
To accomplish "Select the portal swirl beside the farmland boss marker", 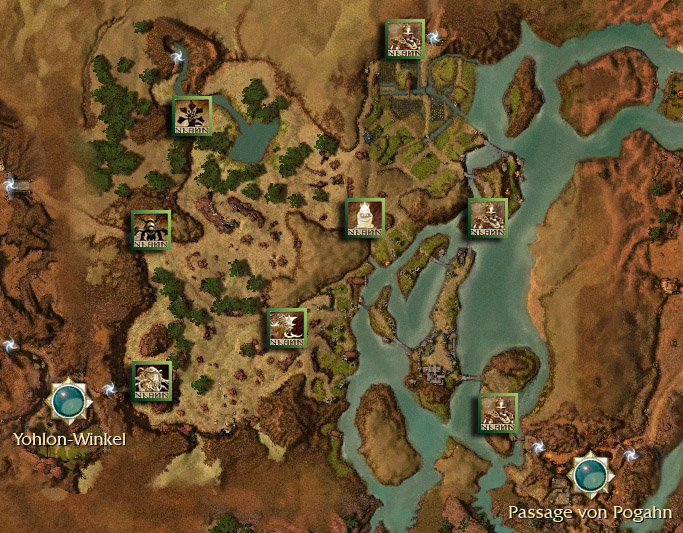I will pyautogui.click(x=434, y=39).
